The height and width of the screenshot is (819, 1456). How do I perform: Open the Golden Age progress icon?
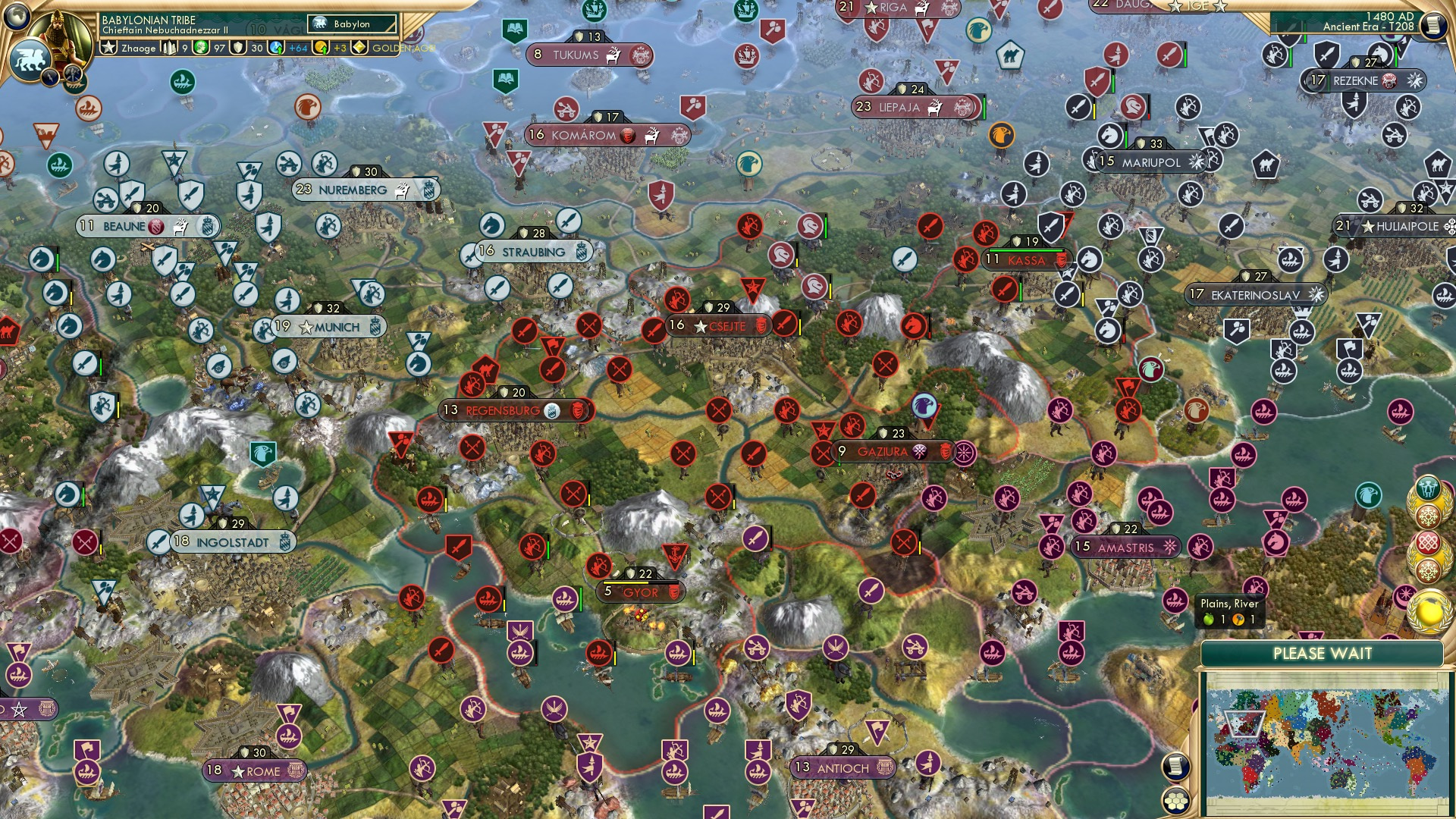359,47
